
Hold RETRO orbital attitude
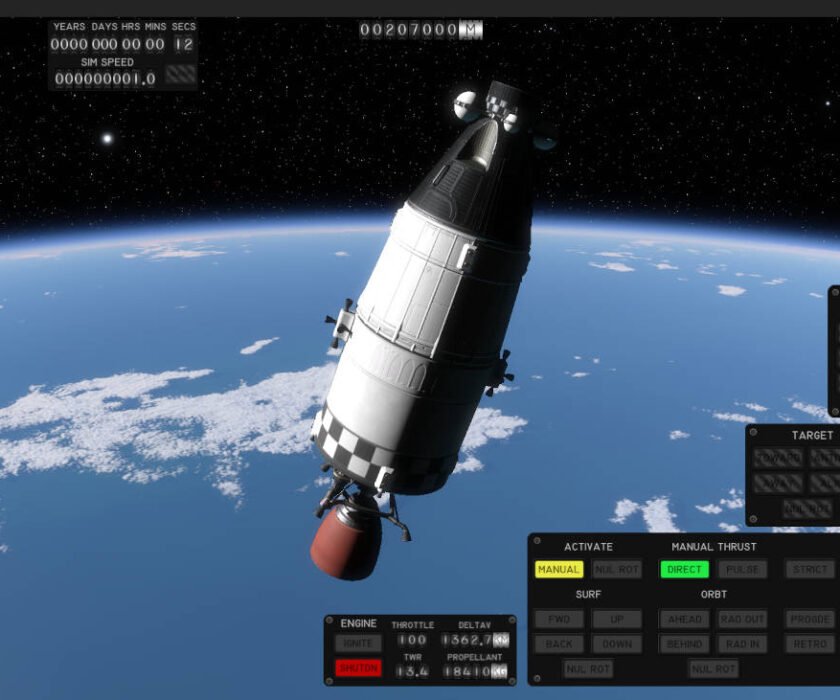pos(809,645)
